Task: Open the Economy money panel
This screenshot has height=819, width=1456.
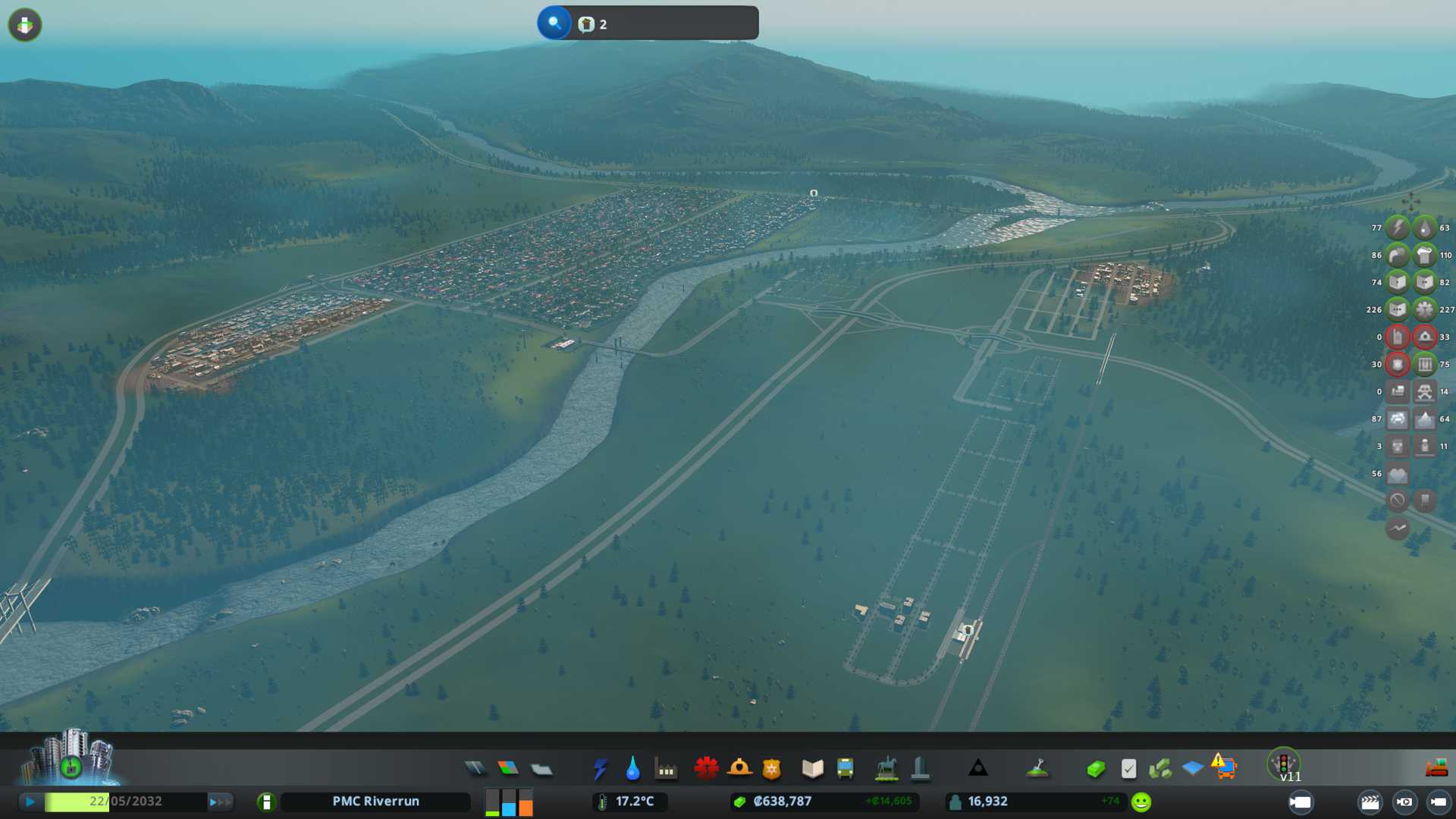Action: (1096, 769)
